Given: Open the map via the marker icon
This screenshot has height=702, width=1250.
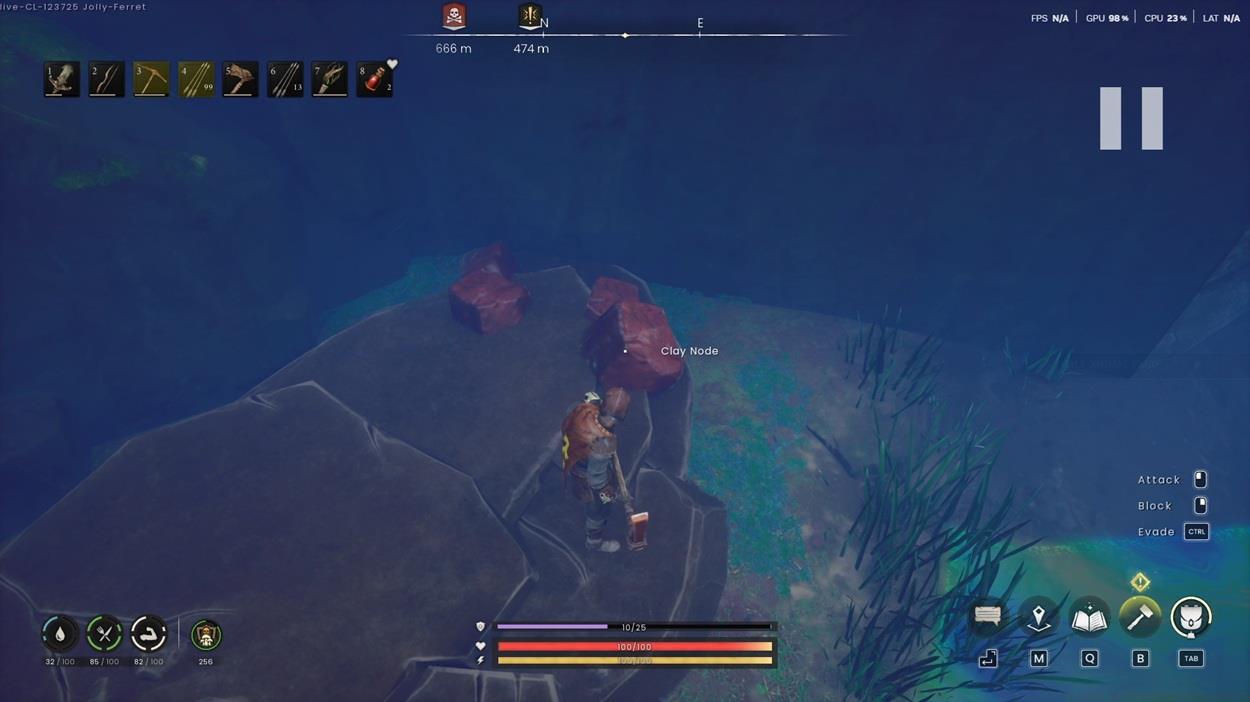Looking at the screenshot, I should tap(1039, 618).
